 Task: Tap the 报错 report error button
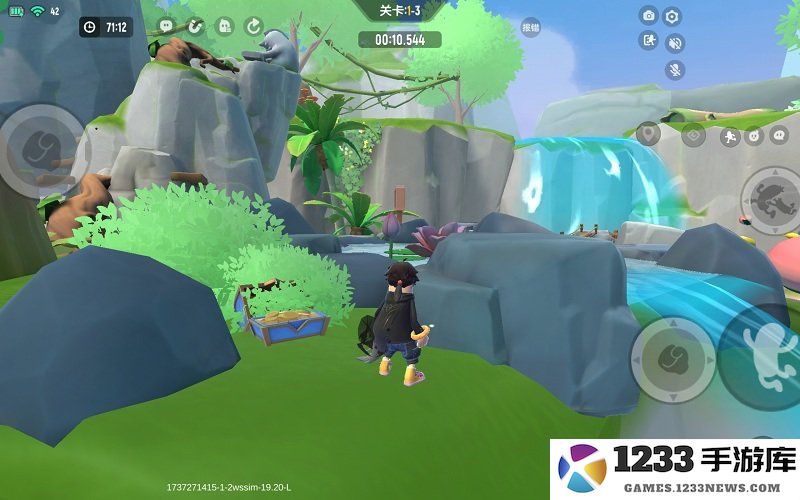coord(530,27)
